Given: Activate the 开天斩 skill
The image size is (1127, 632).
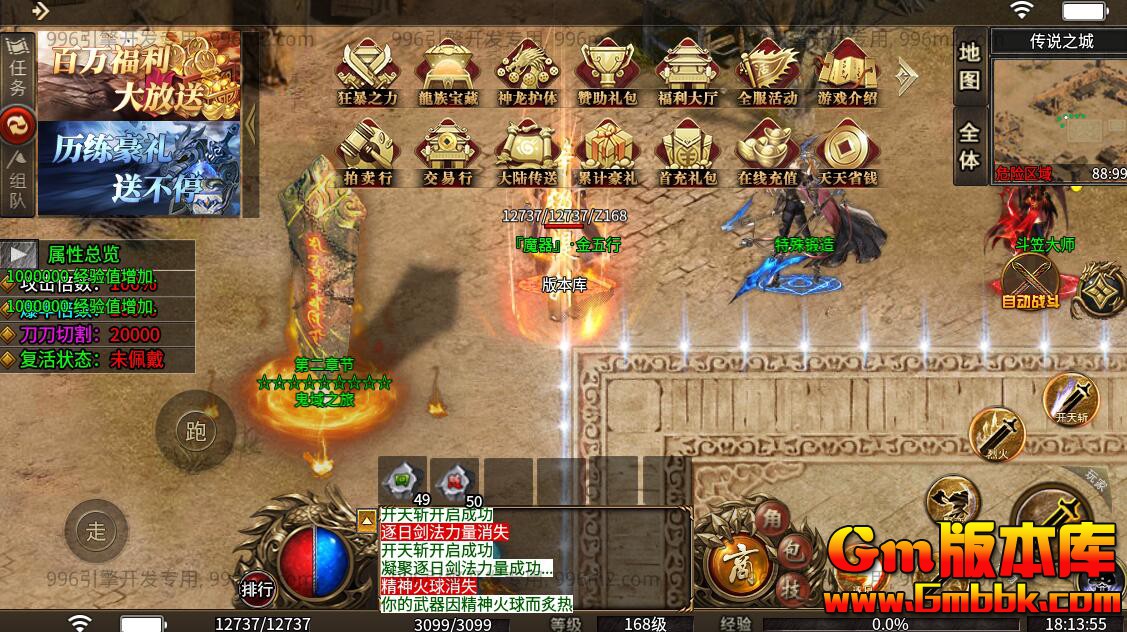Looking at the screenshot, I should click(1070, 399).
